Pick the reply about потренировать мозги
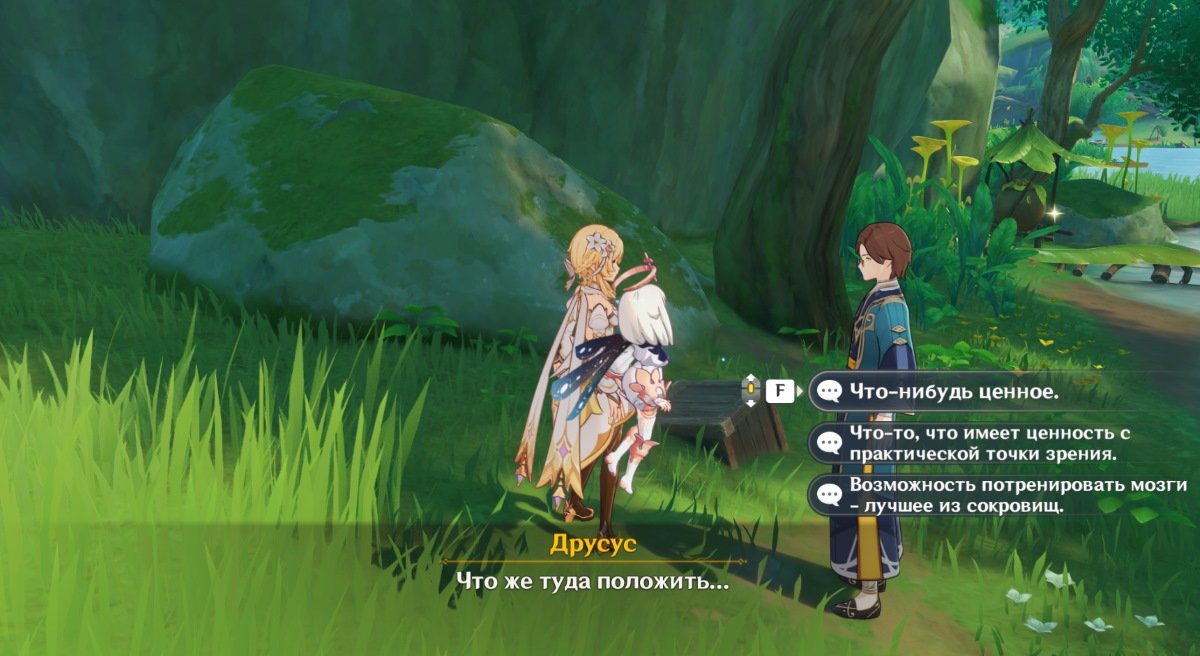Screen dimensions: 1200x656 (1000, 495)
